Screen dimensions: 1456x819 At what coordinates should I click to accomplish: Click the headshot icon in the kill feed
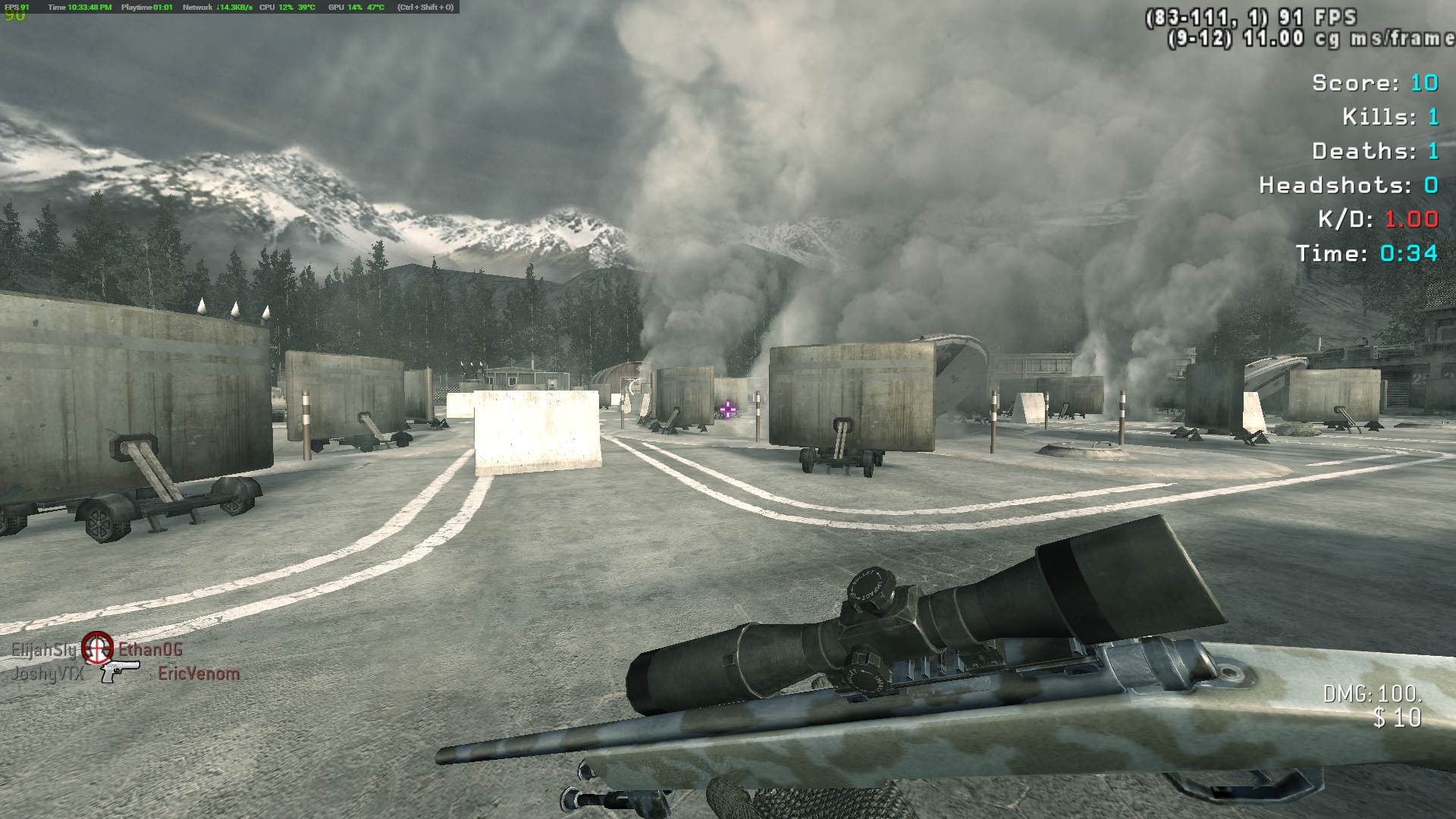point(97,647)
